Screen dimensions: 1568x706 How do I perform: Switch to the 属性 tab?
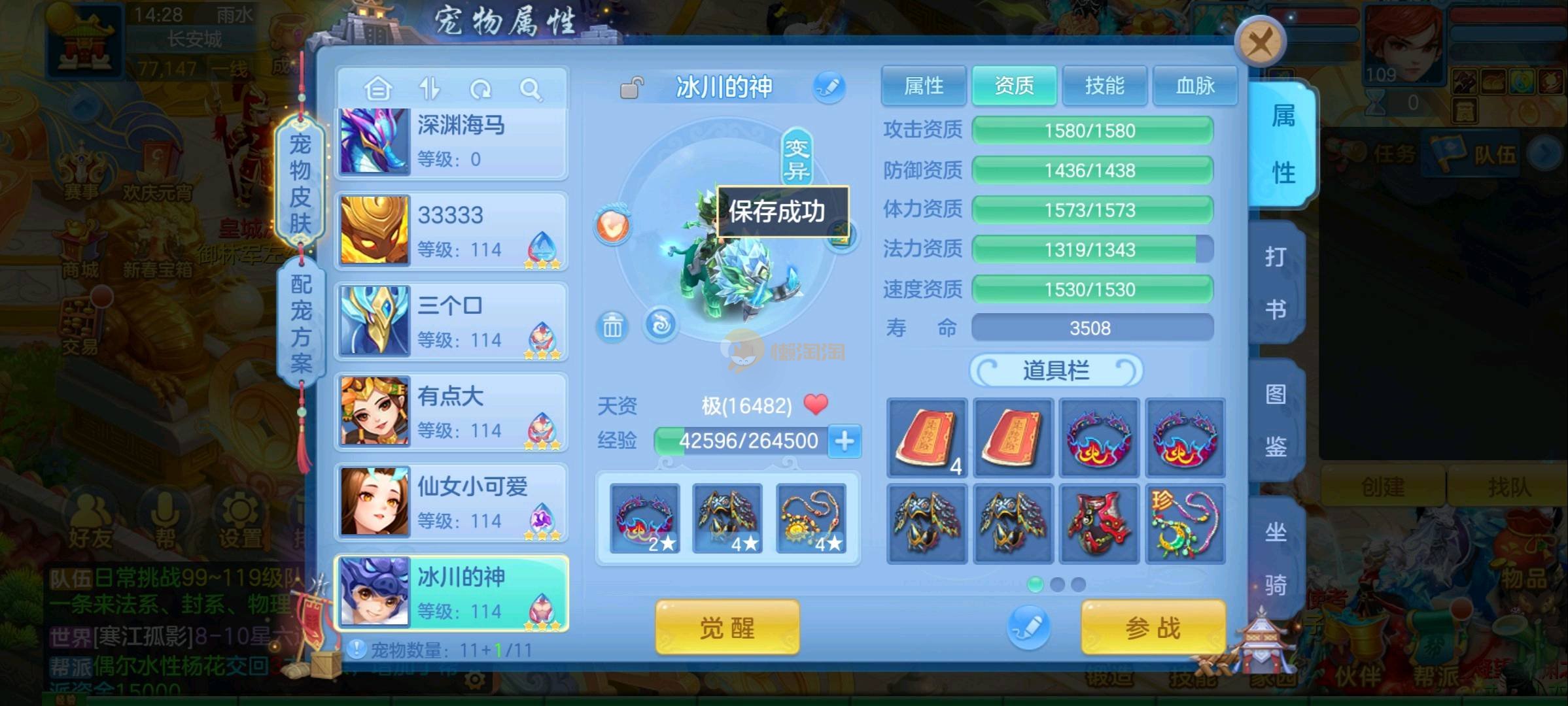point(923,86)
